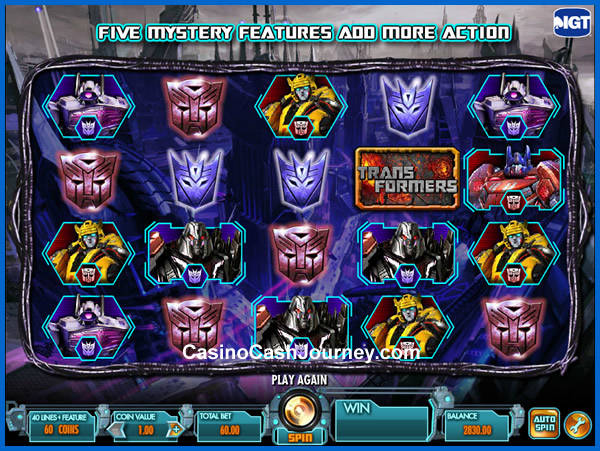
Task: Activate the Auto Spin button
Action: click(543, 423)
